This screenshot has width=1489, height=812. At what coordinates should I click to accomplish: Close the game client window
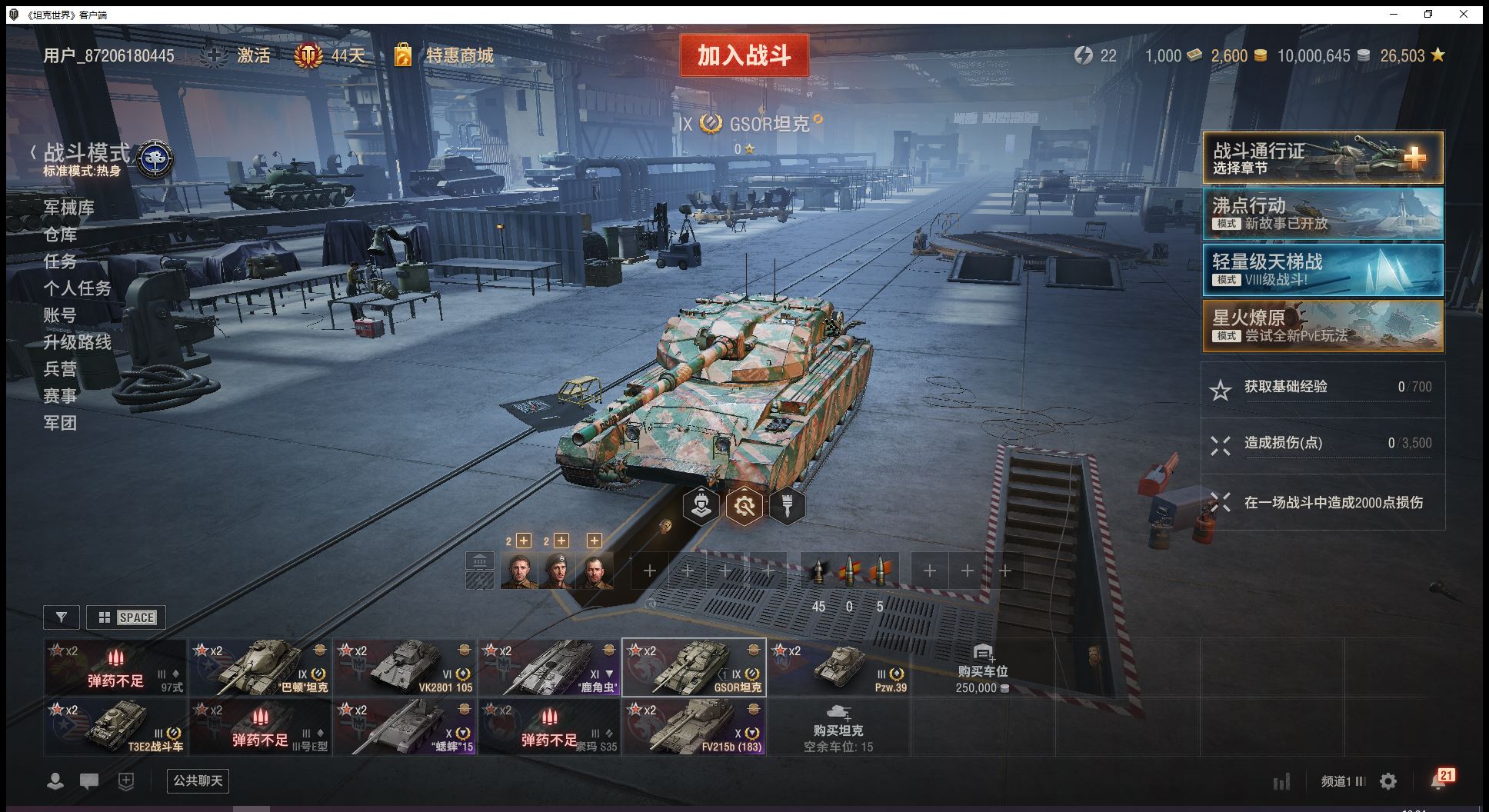(x=1464, y=15)
